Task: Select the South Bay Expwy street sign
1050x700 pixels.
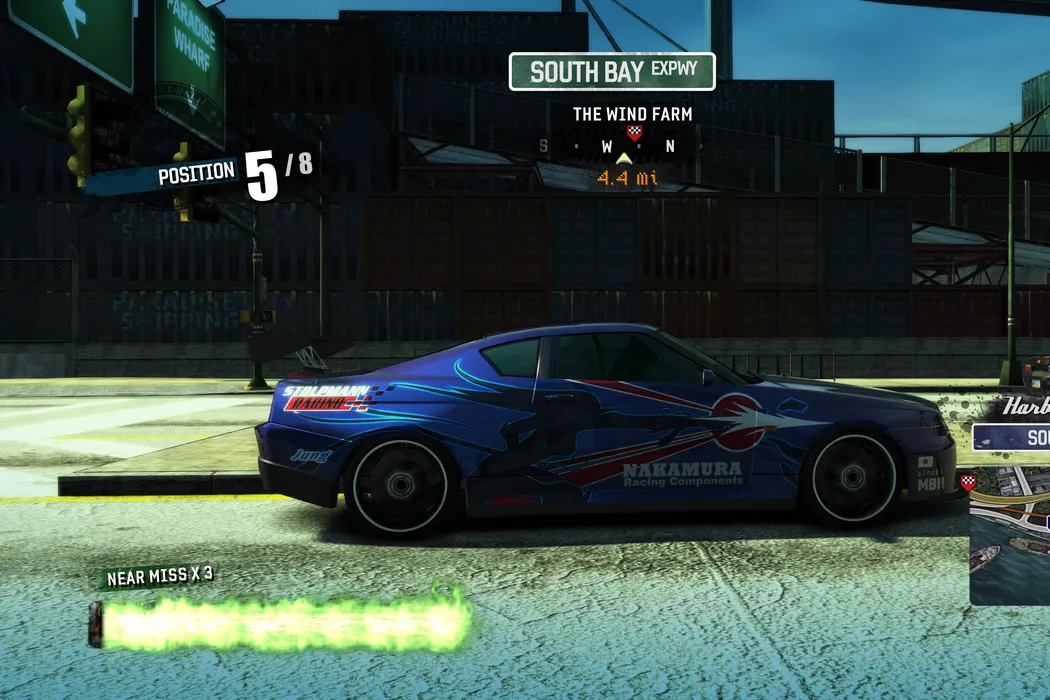Action: [612, 72]
